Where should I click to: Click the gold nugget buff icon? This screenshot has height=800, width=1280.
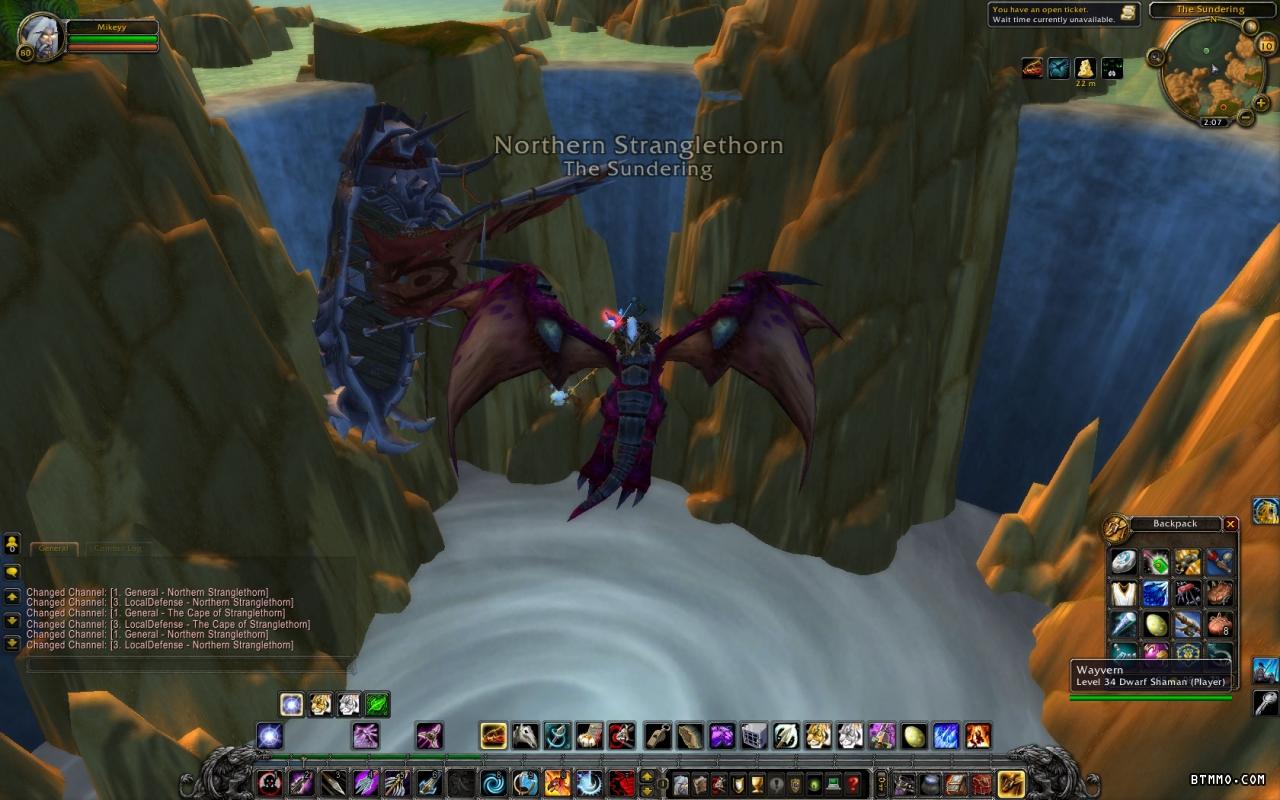1085,68
